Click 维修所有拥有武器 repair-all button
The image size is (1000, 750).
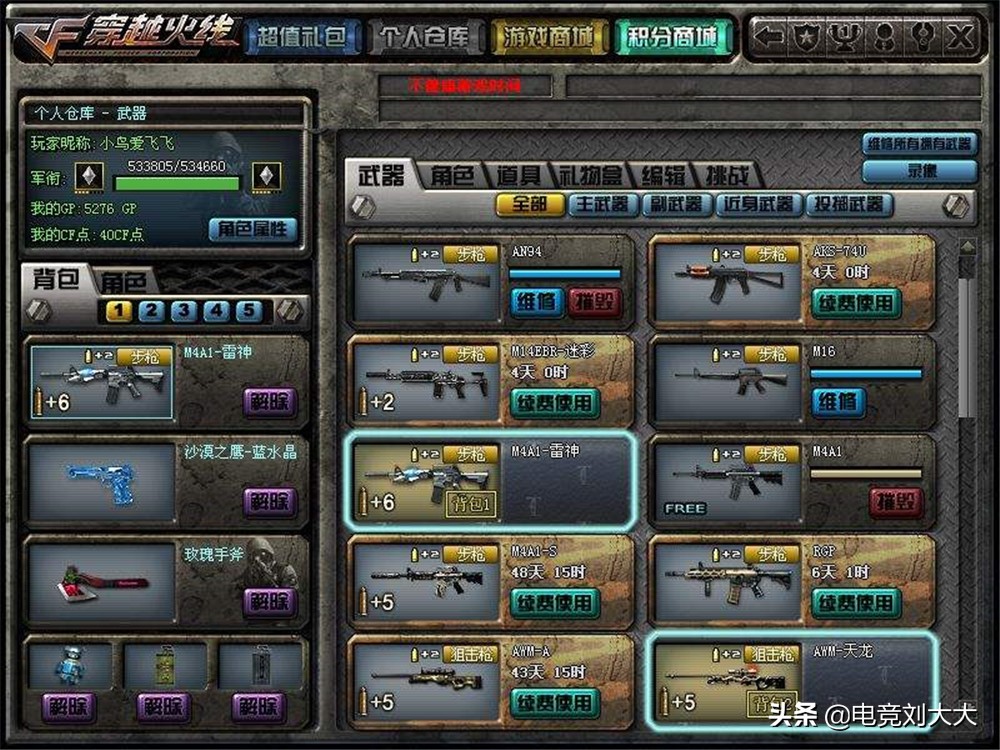click(918, 144)
